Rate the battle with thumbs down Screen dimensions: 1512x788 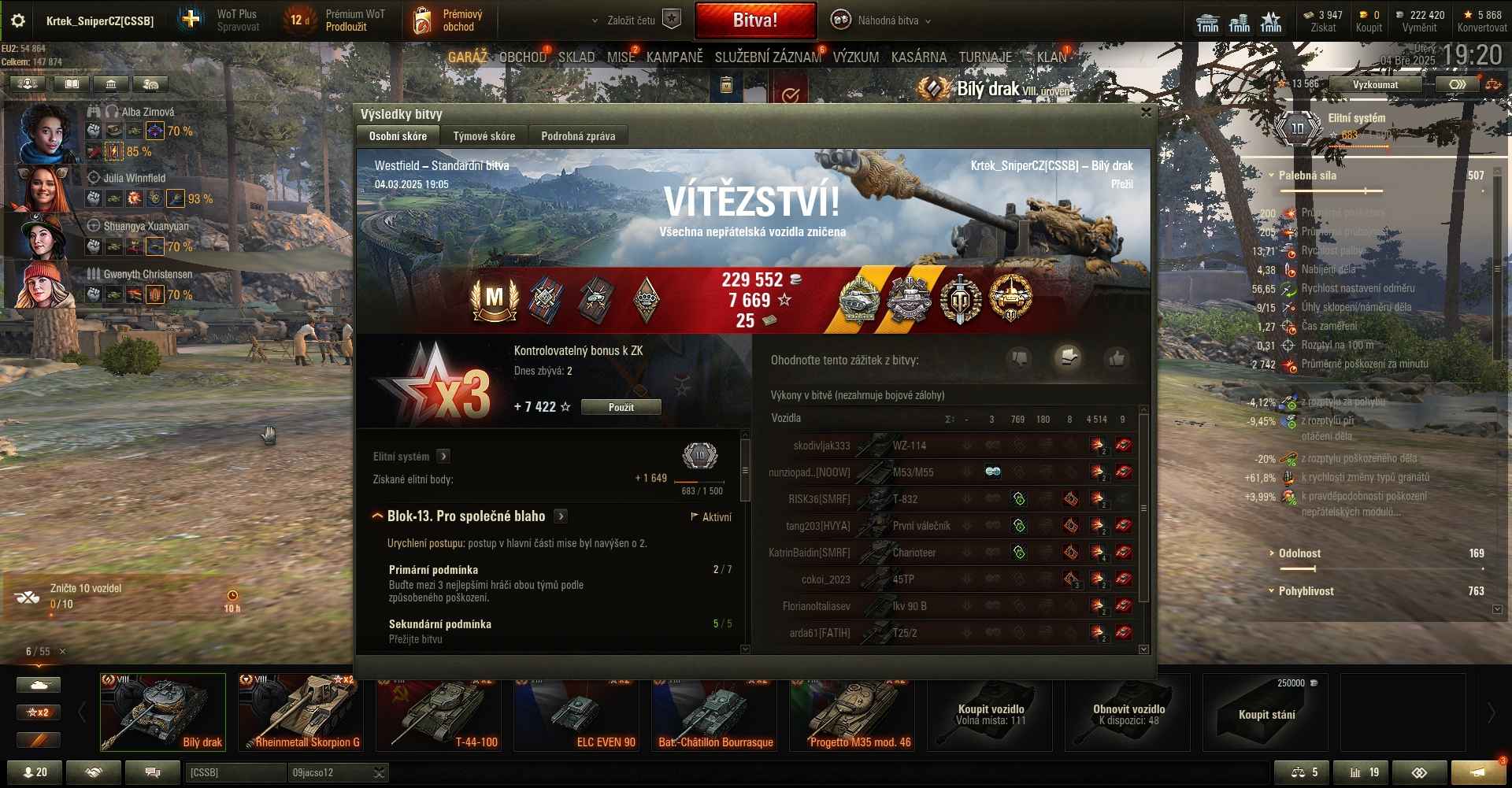(1019, 359)
